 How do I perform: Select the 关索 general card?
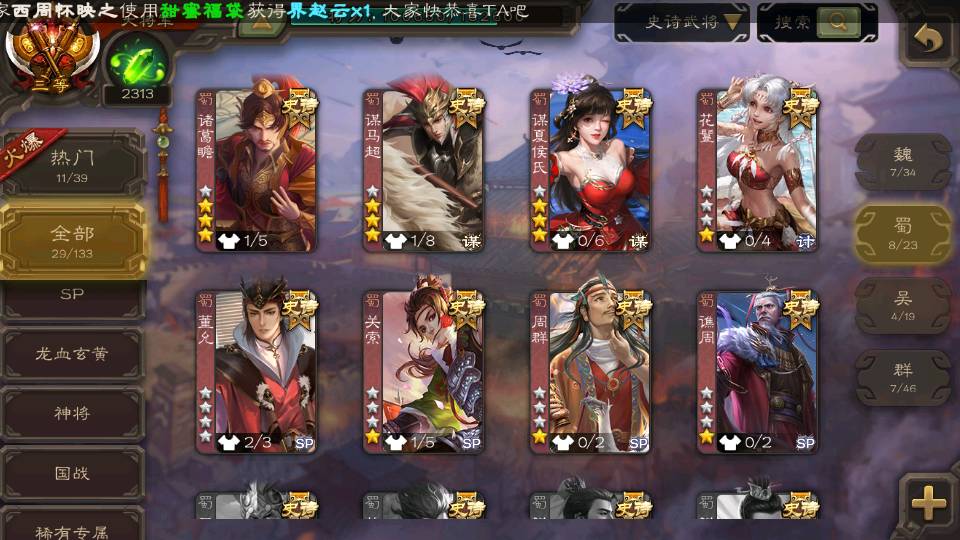coord(423,372)
